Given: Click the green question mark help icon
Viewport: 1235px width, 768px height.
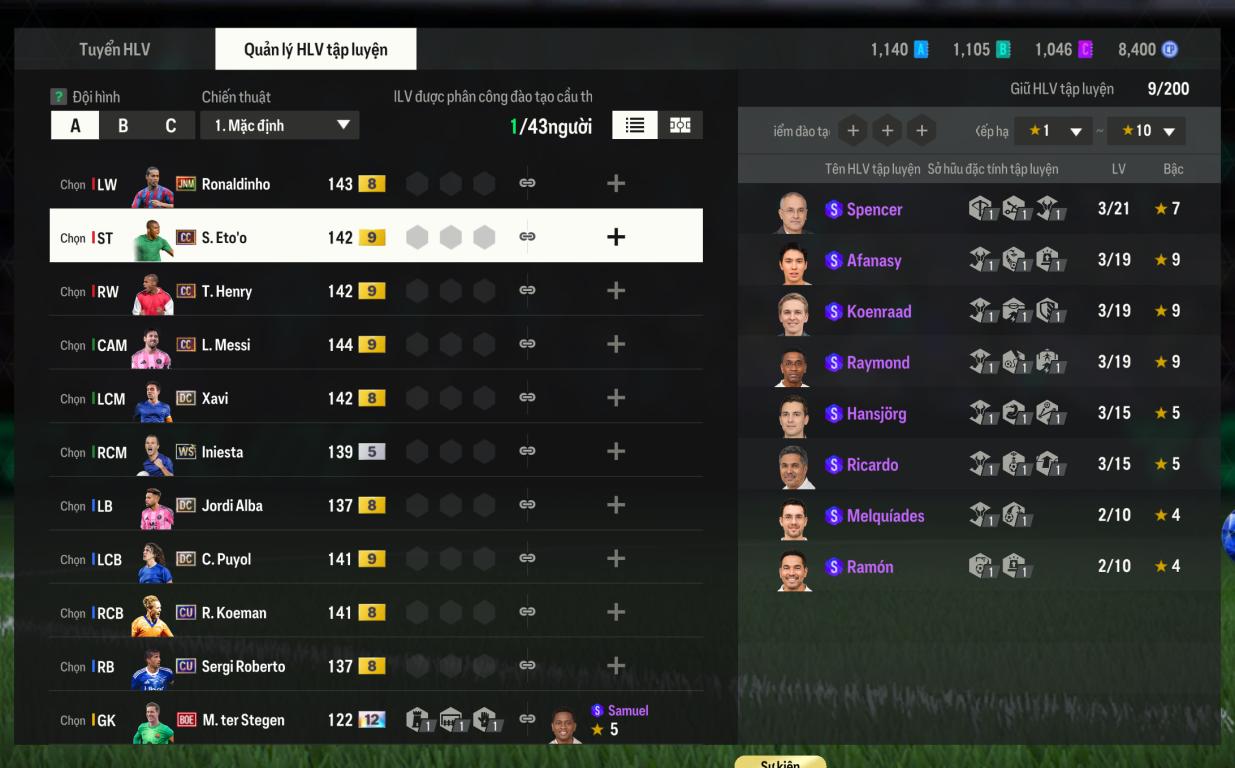Looking at the screenshot, I should pos(59,97).
